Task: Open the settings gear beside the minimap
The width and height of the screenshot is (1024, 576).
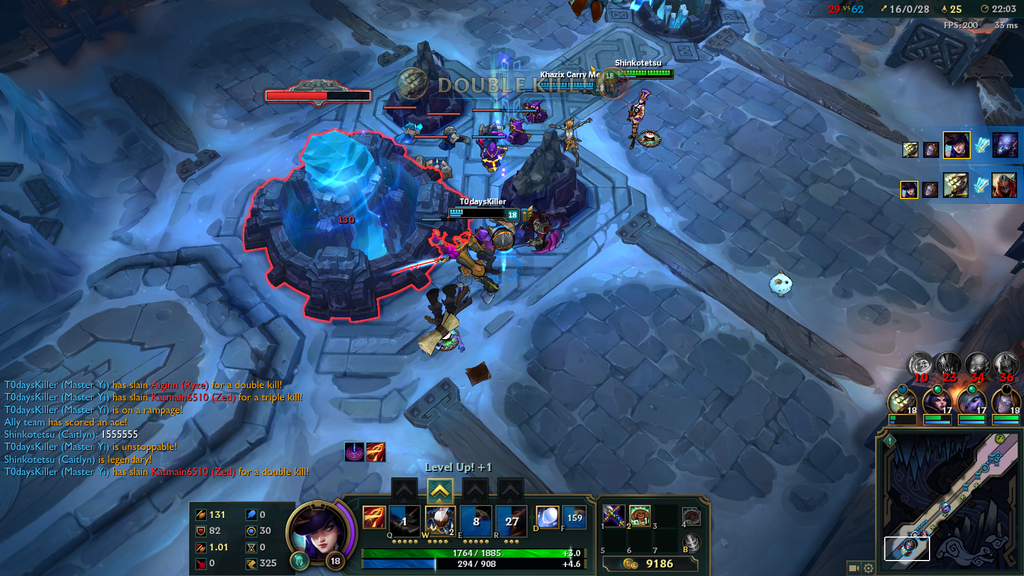Action: click(x=867, y=568)
